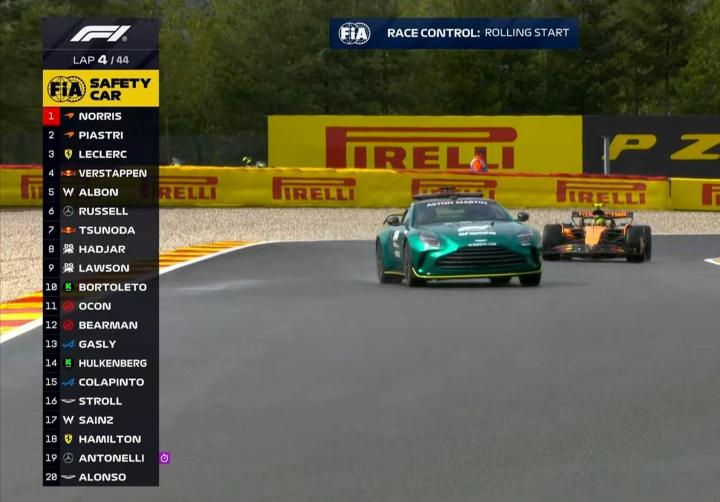720x502 pixels.
Task: Select Ocon's leaderboard entry
Action: [x=100, y=306]
